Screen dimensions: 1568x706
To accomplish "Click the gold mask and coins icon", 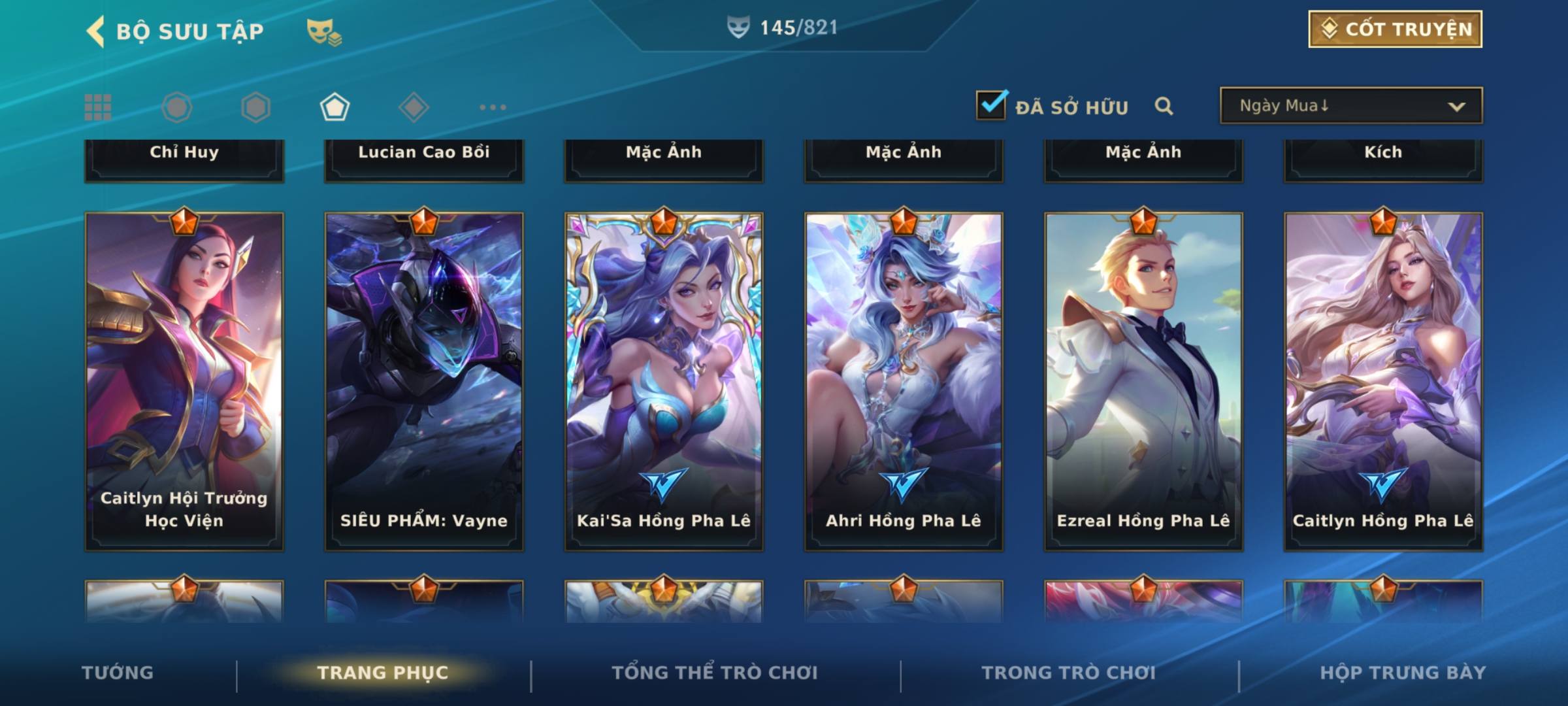I will coord(323,31).
